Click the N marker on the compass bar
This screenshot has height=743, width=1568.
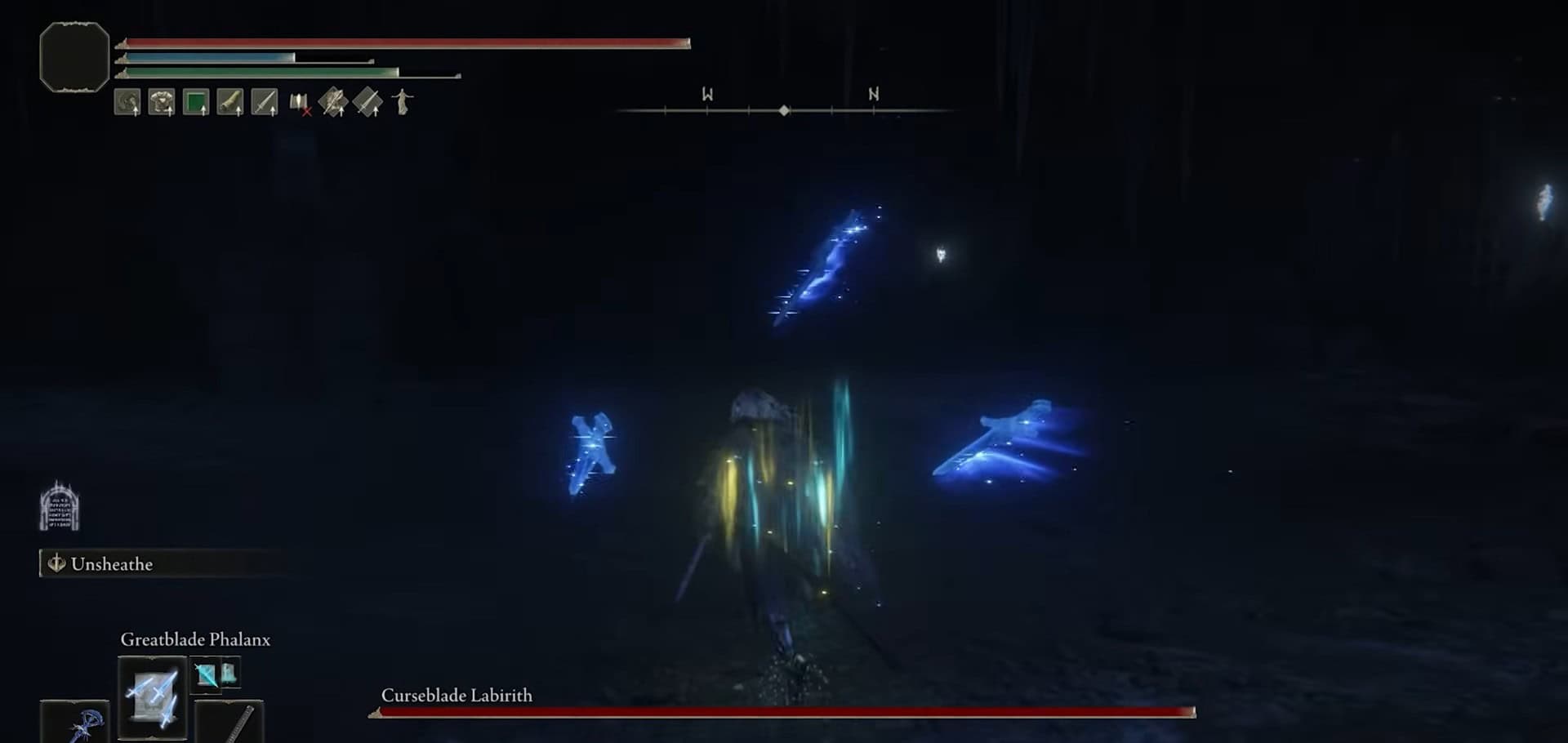point(873,94)
